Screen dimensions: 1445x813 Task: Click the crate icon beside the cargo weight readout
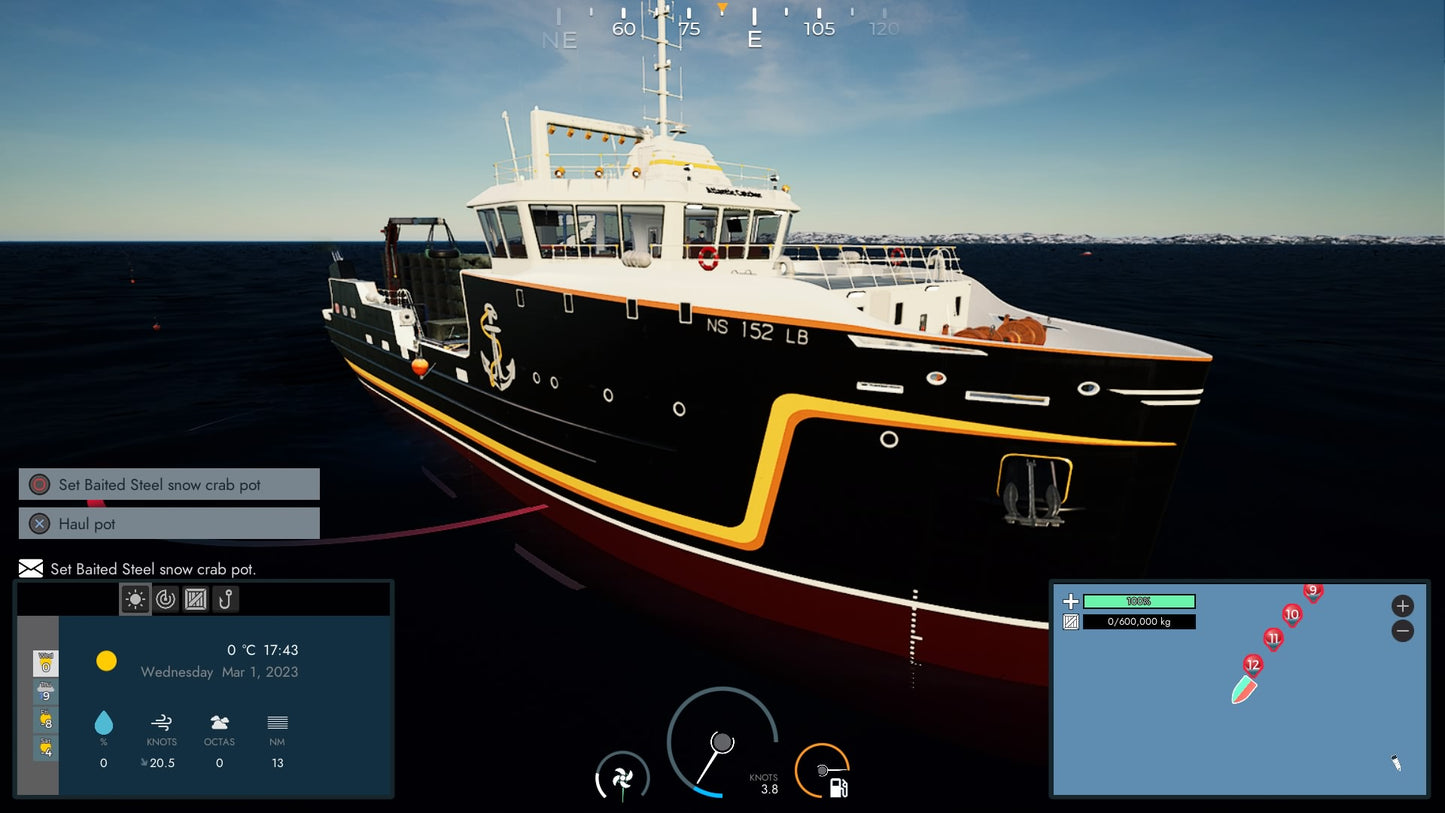point(1071,621)
